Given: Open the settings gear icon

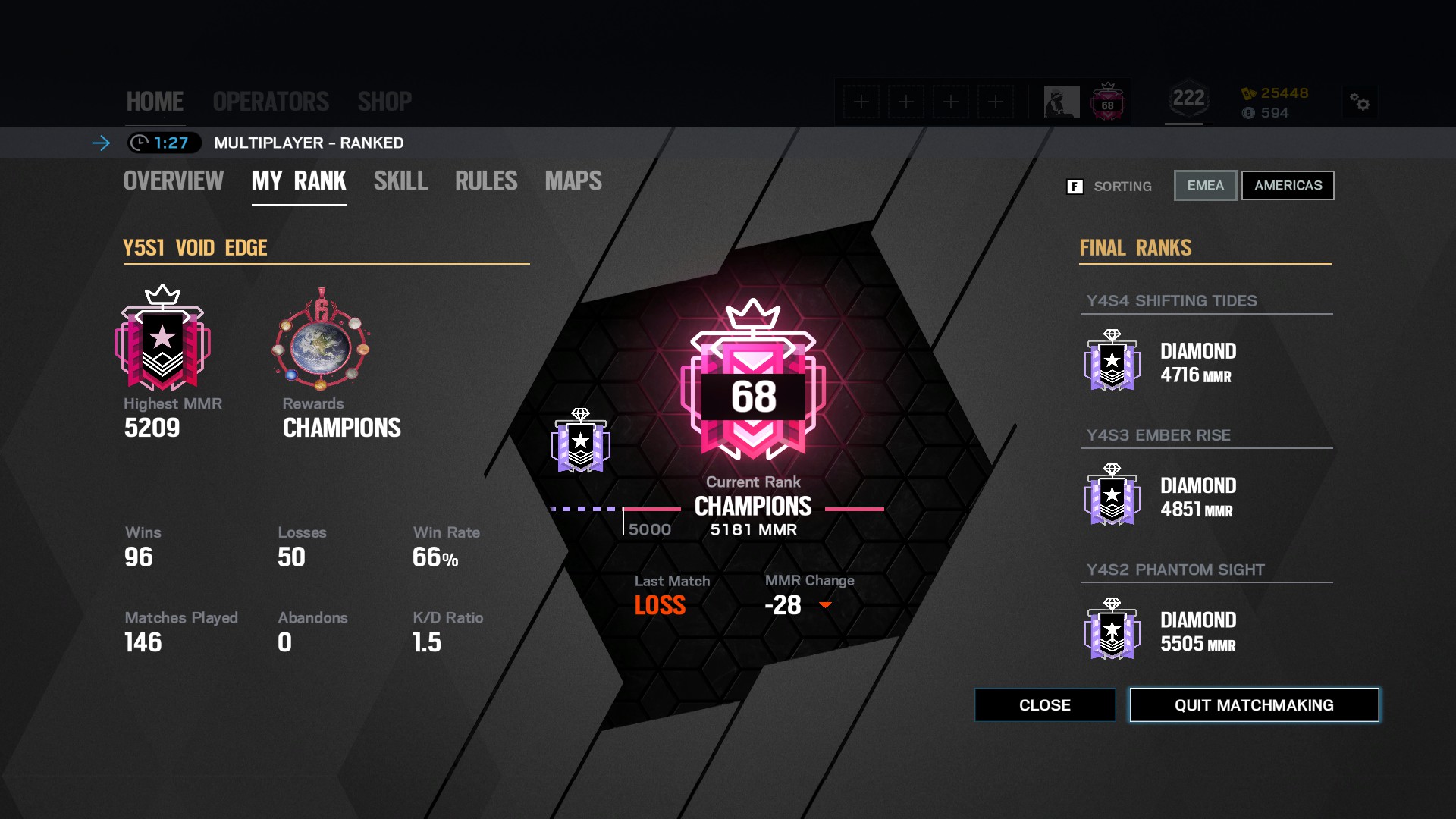Looking at the screenshot, I should 1360,102.
